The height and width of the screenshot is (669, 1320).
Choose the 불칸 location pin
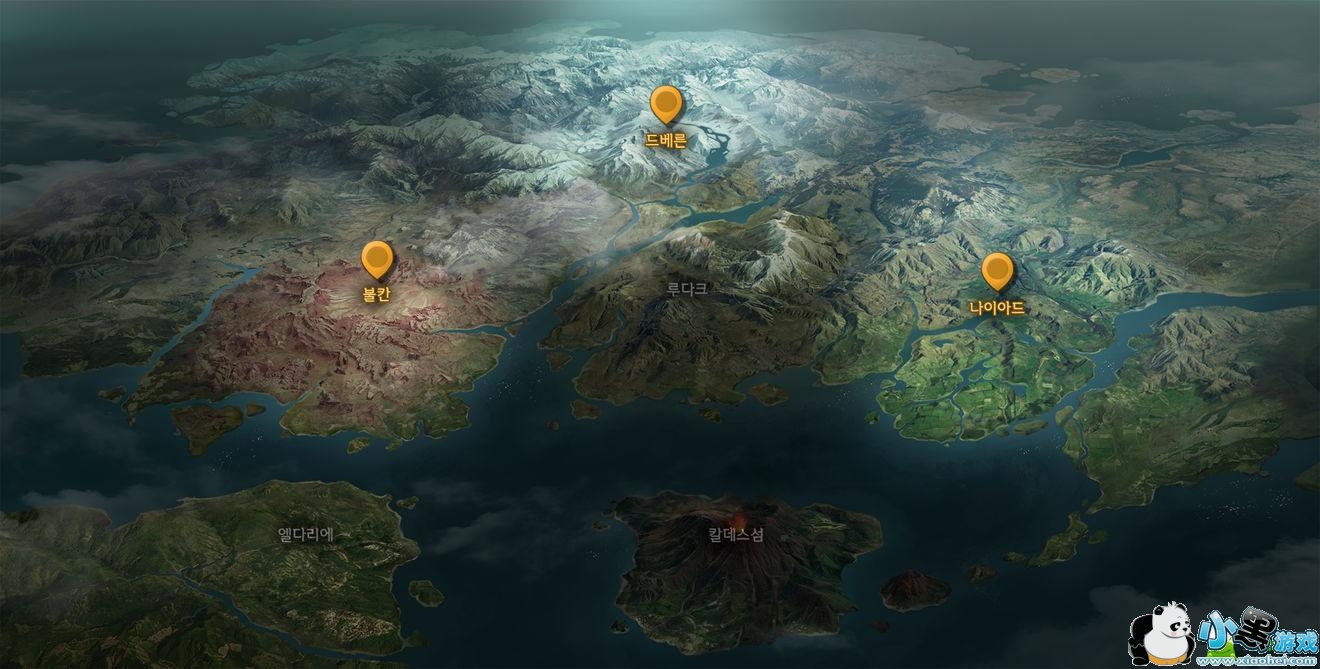click(377, 260)
